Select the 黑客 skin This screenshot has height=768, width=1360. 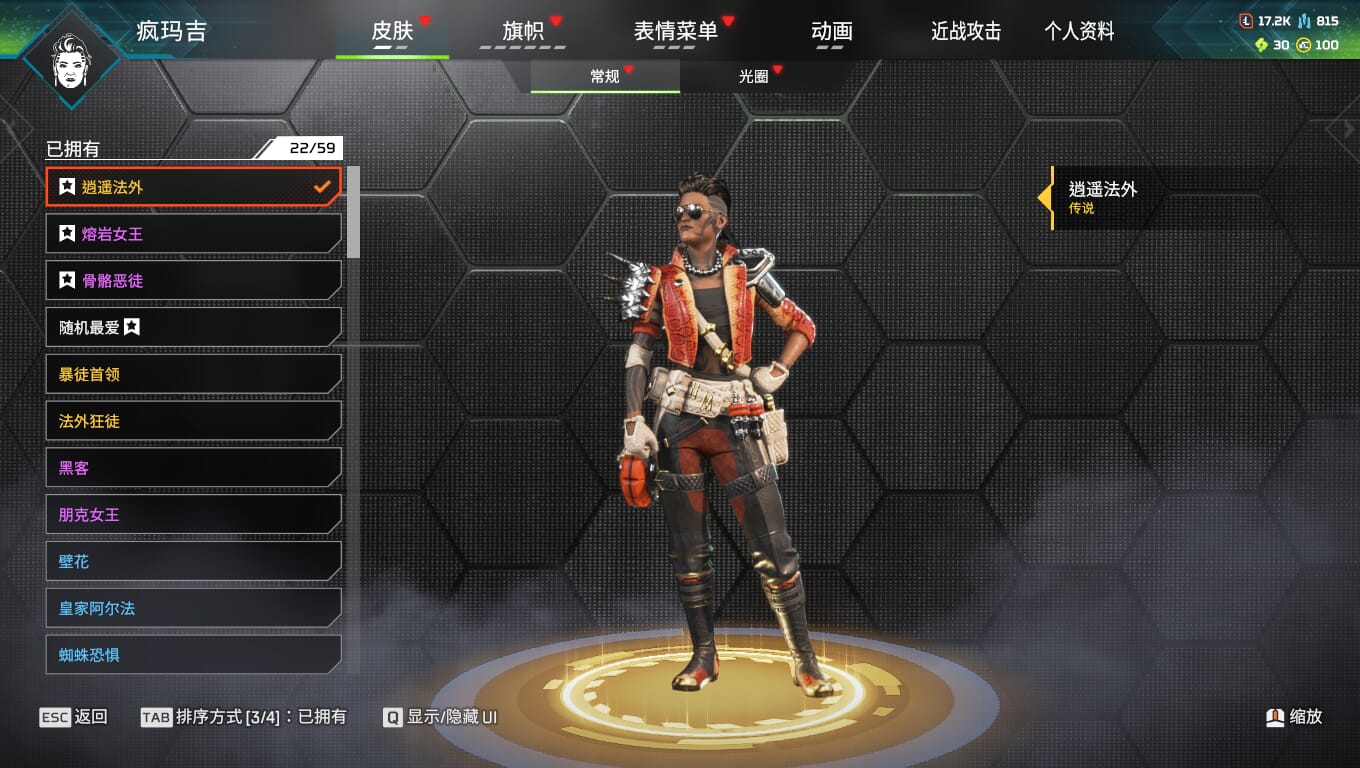(193, 468)
